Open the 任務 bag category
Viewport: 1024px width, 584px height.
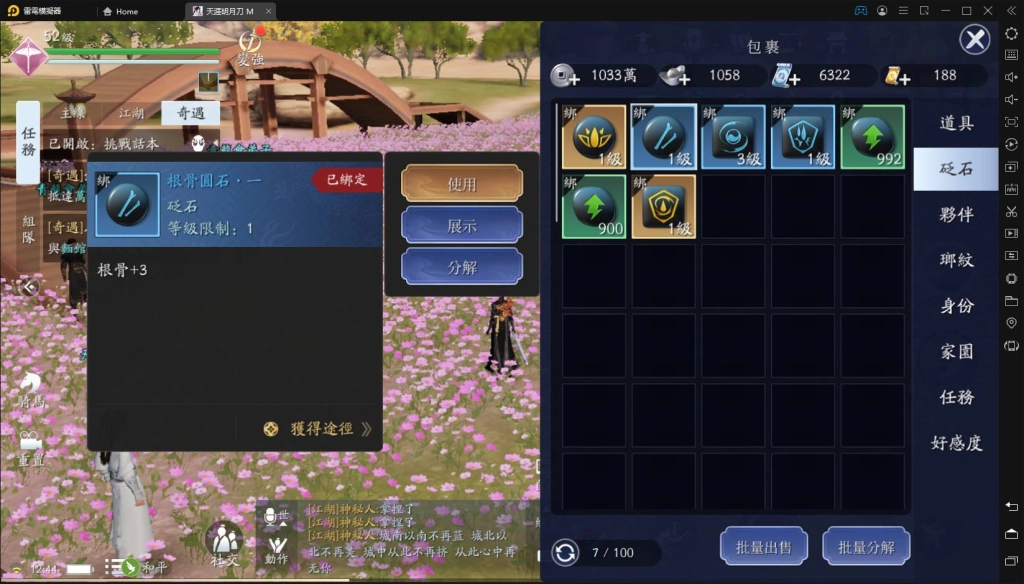click(x=957, y=397)
